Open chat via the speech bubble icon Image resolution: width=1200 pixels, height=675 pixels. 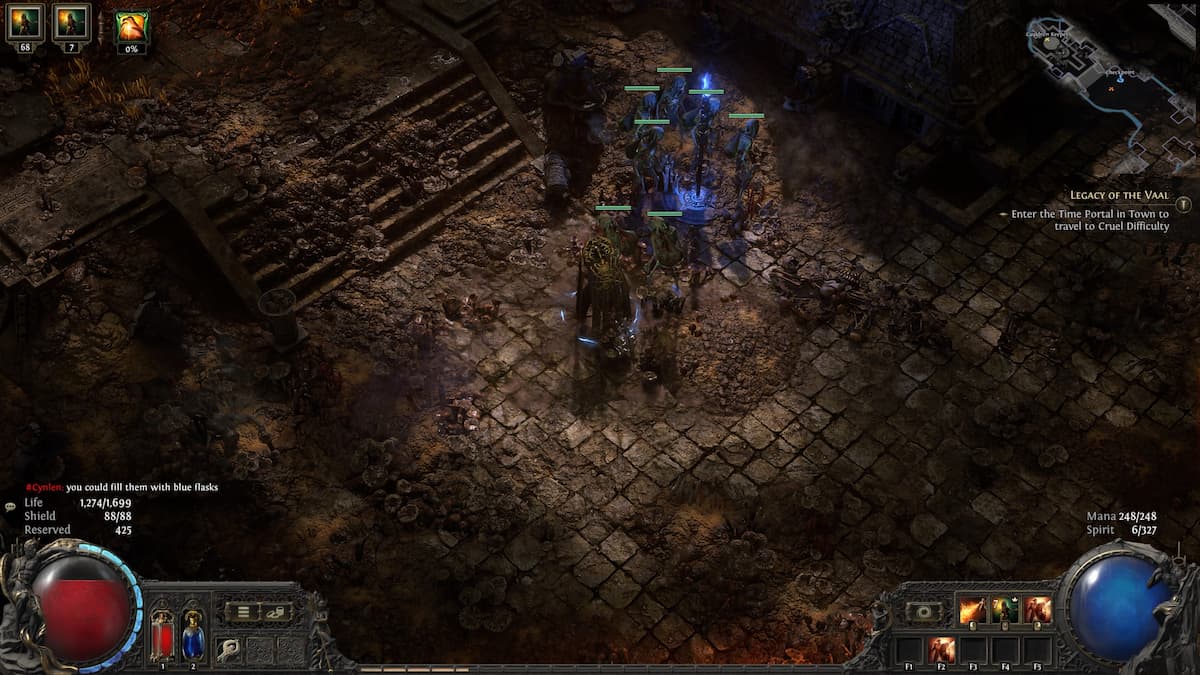point(10,507)
